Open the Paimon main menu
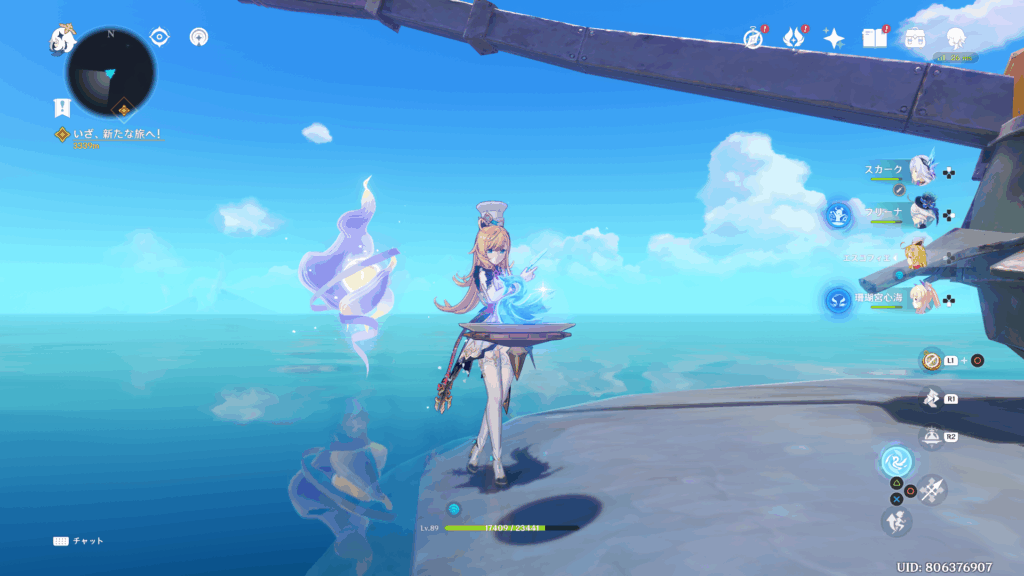The width and height of the screenshot is (1024, 576). [x=63, y=40]
